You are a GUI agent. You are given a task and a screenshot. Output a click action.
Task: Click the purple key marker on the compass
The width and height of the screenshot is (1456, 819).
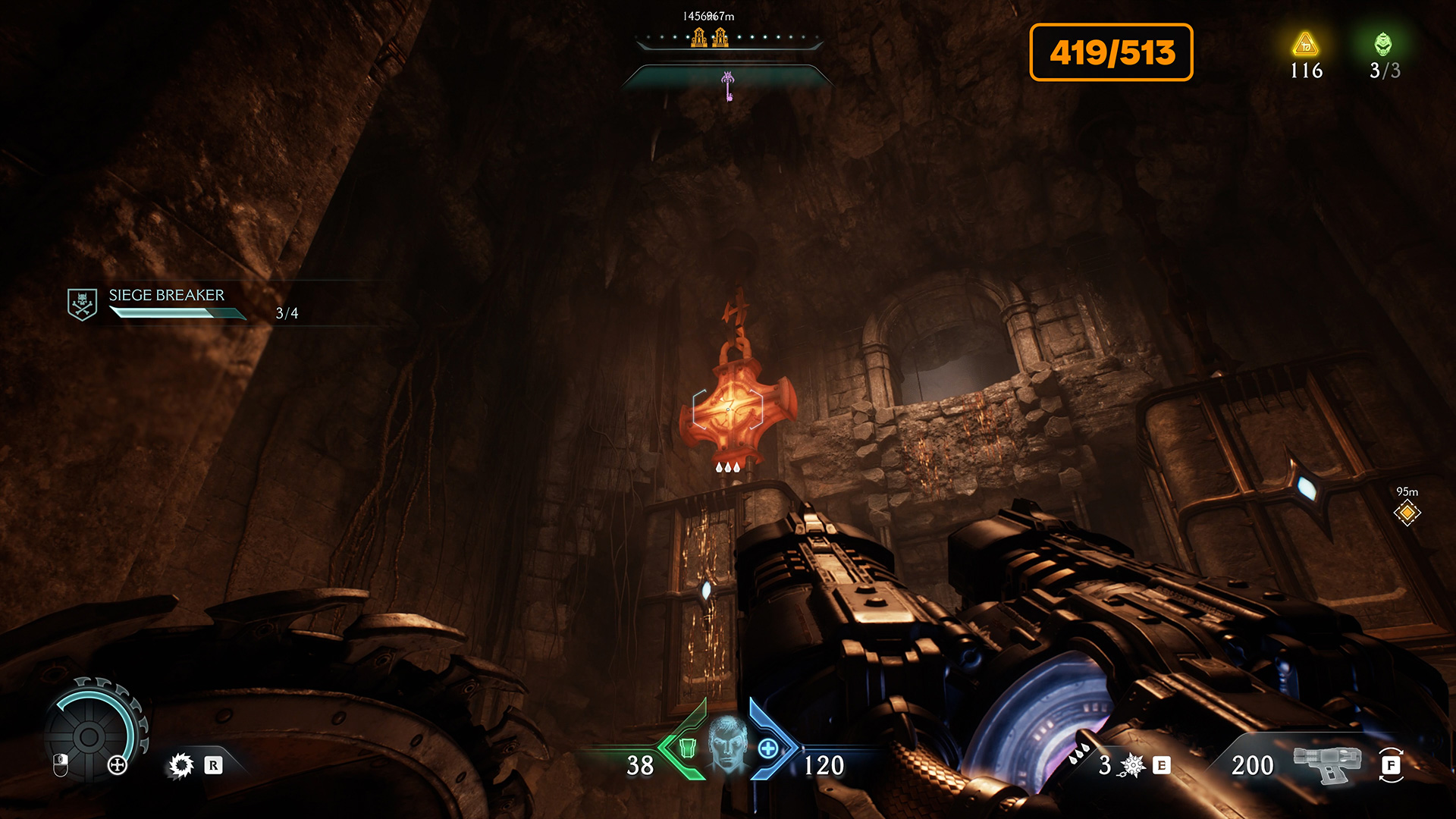point(728,86)
